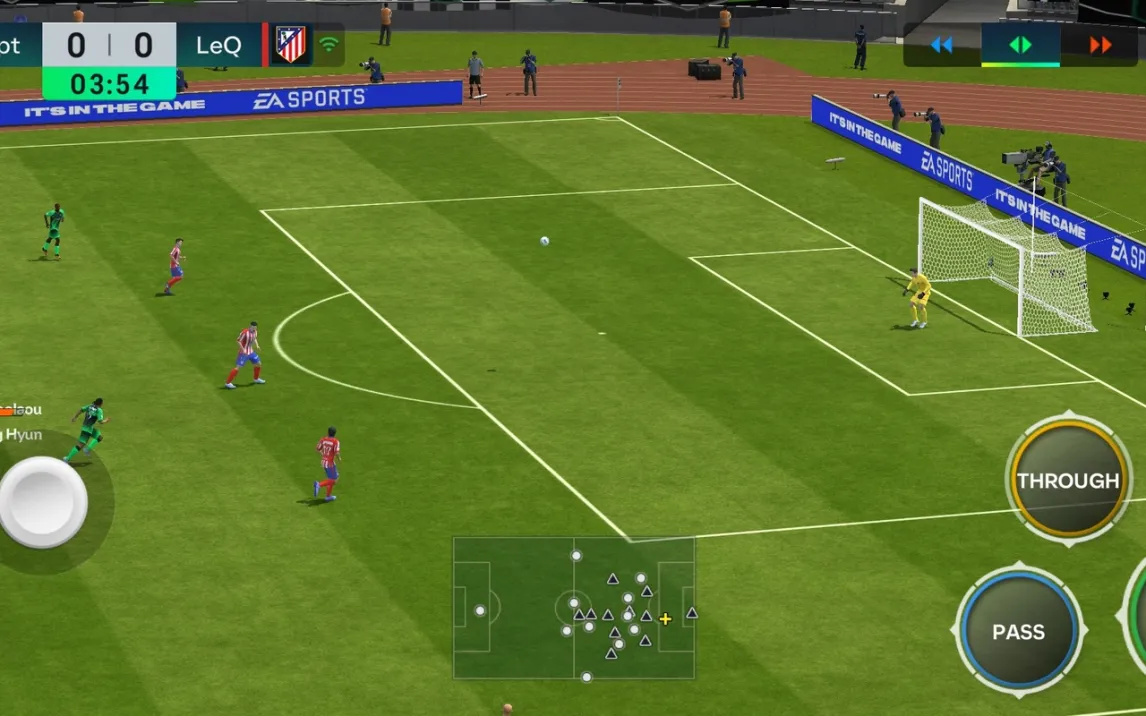Image resolution: width=1146 pixels, height=716 pixels.
Task: Tap the PASS button
Action: click(x=1018, y=632)
